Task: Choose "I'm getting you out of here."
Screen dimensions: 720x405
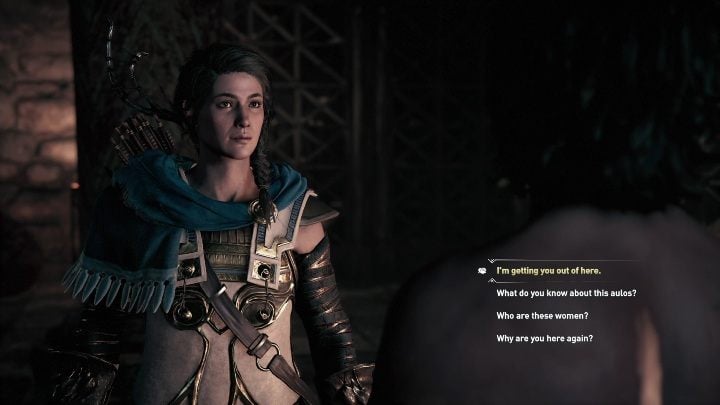Action: coord(551,271)
